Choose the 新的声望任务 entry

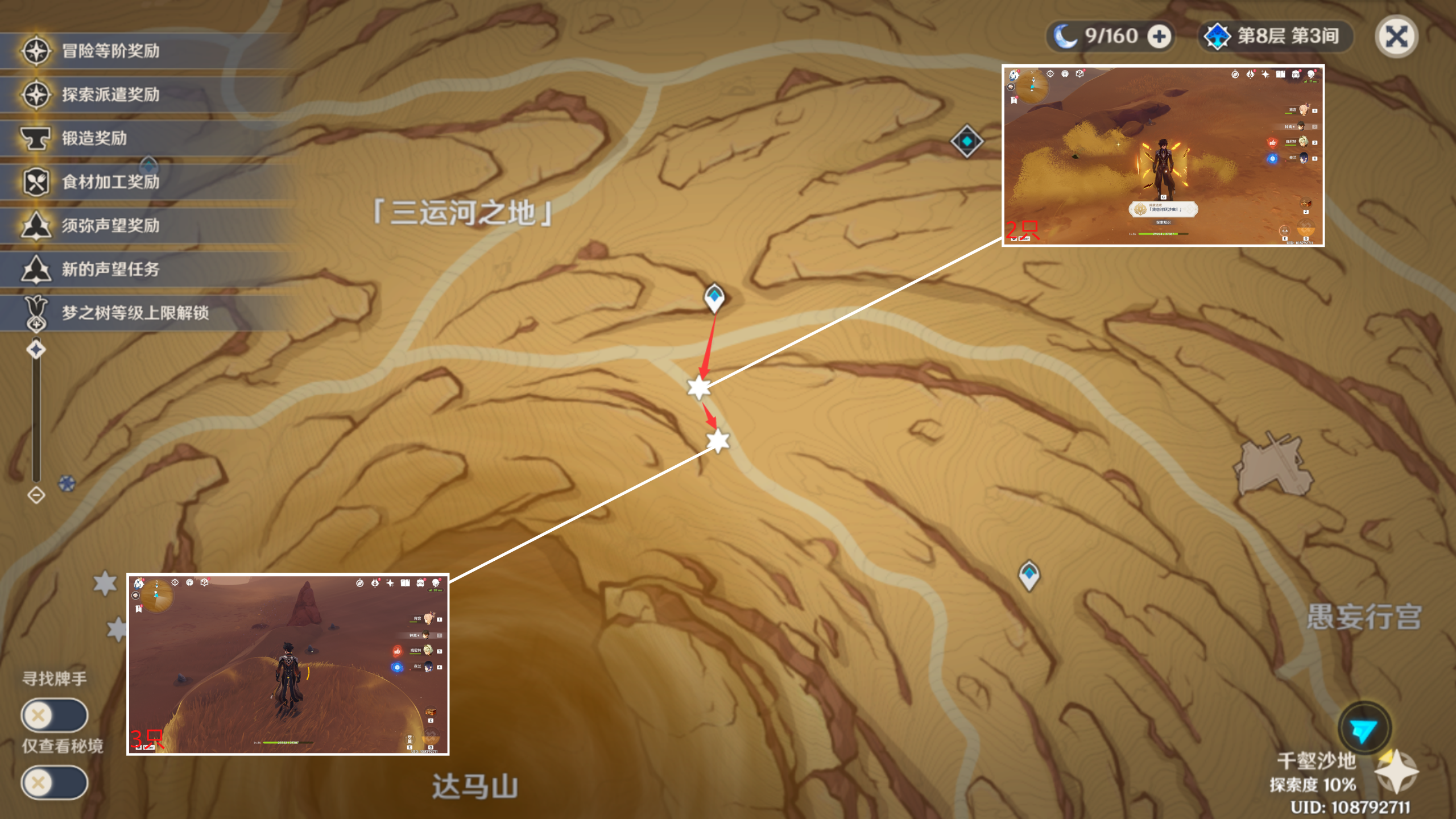[111, 270]
